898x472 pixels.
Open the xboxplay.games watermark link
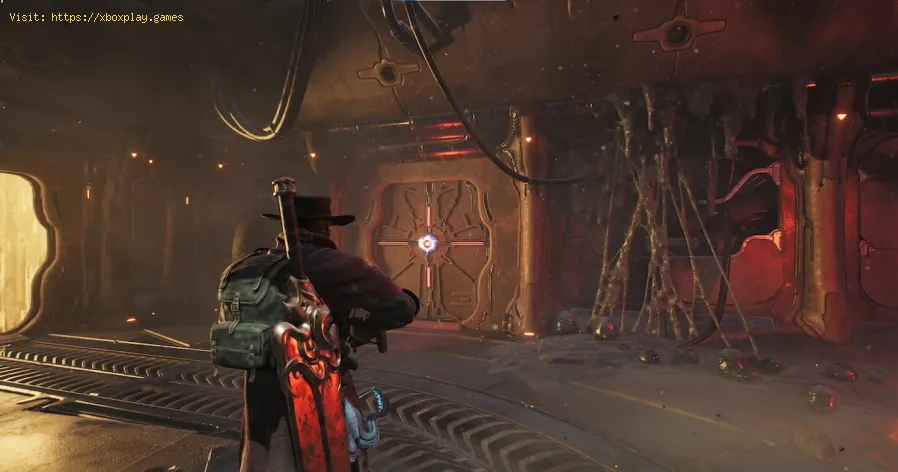point(116,17)
